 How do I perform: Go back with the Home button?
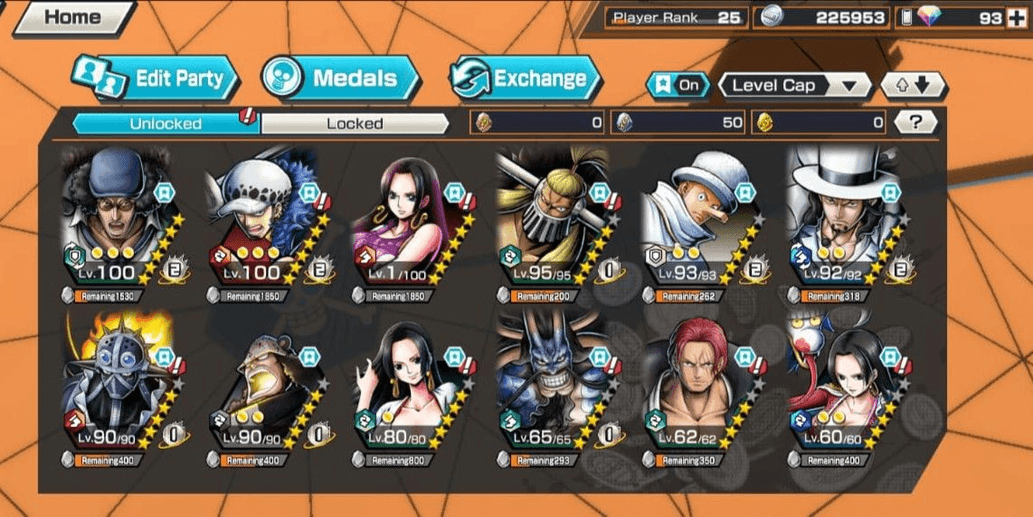pyautogui.click(x=72, y=18)
